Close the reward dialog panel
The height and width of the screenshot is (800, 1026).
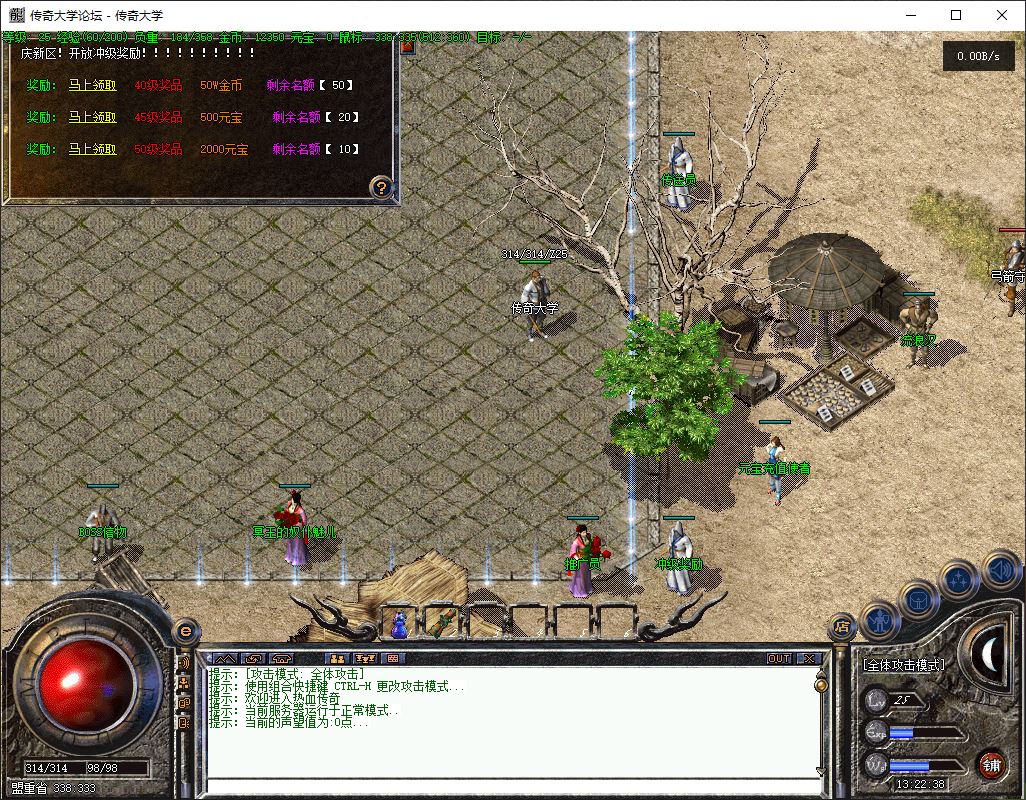[407, 46]
